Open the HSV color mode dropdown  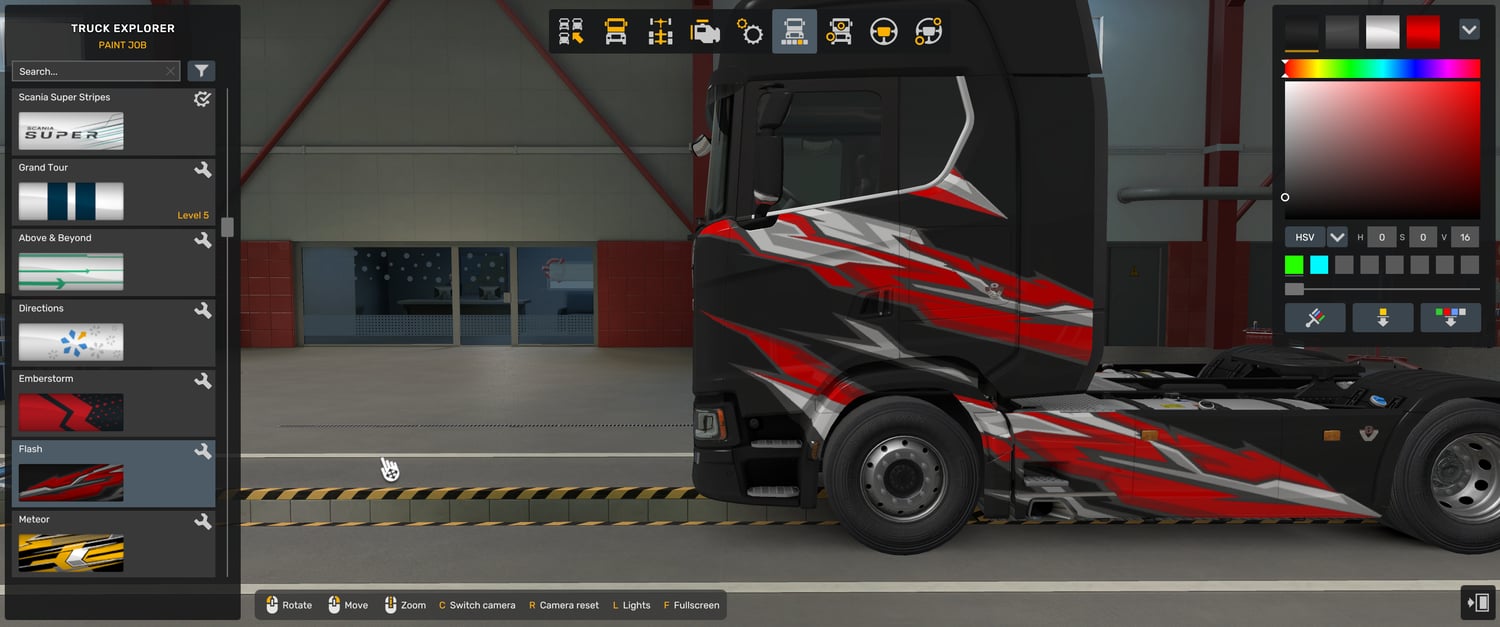(1337, 237)
